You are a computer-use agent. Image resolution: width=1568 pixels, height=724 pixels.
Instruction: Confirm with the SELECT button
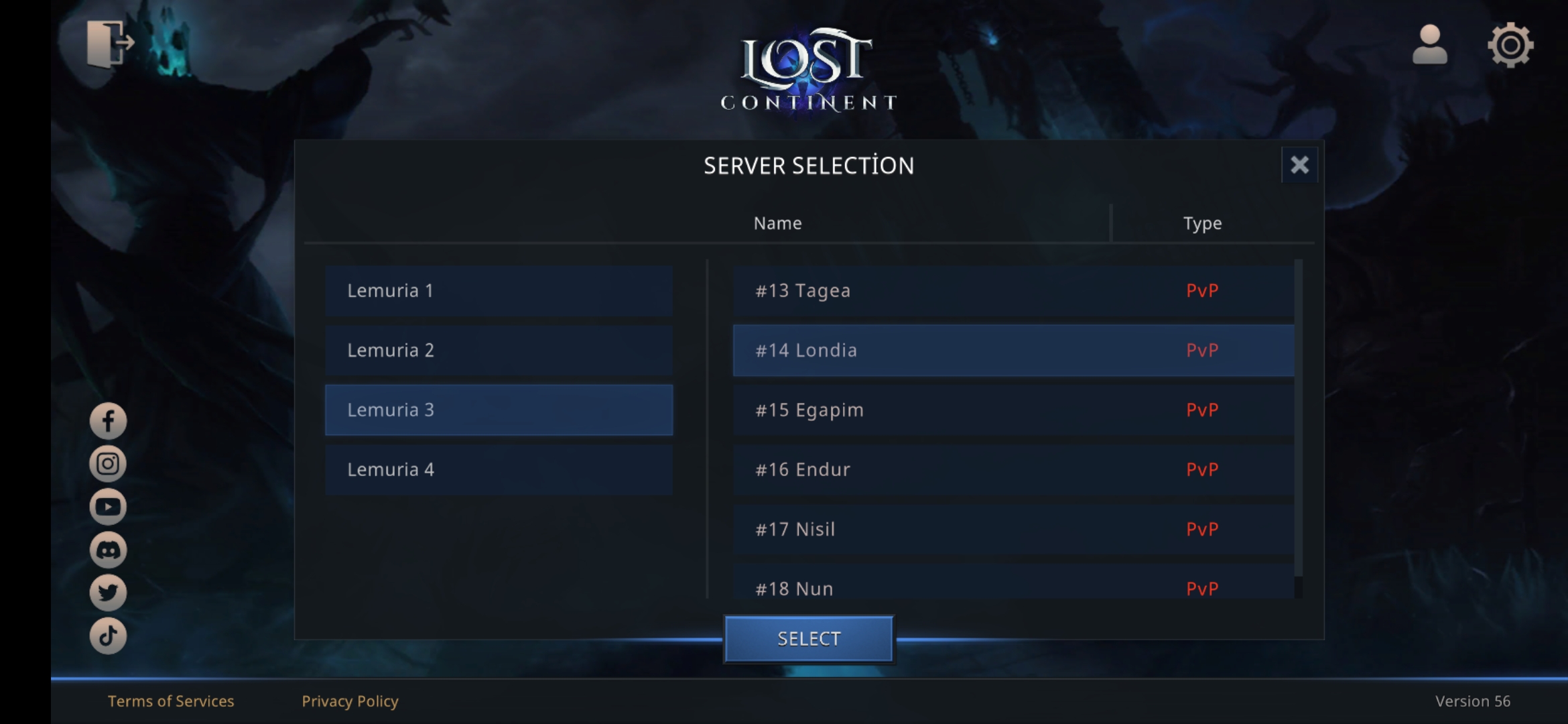tap(809, 639)
